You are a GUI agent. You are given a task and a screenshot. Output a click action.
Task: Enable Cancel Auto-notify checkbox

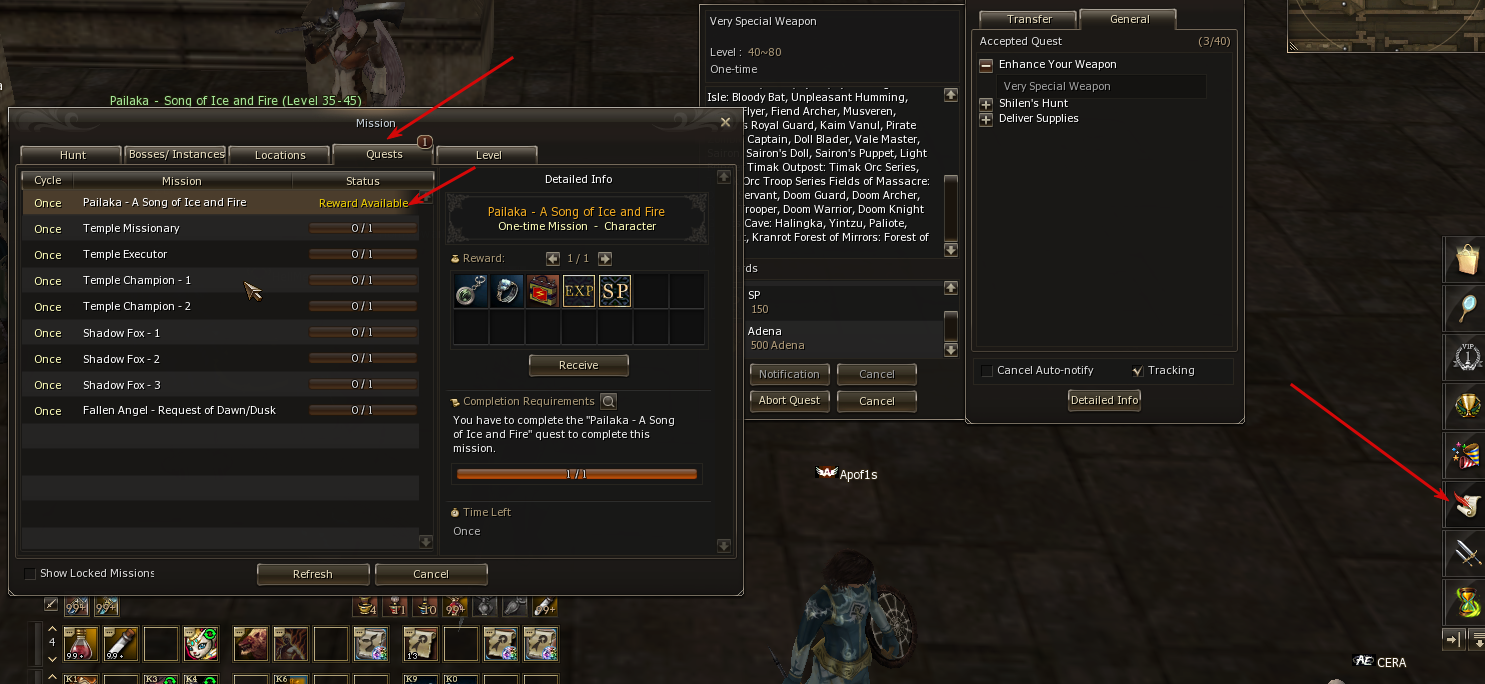click(x=987, y=371)
